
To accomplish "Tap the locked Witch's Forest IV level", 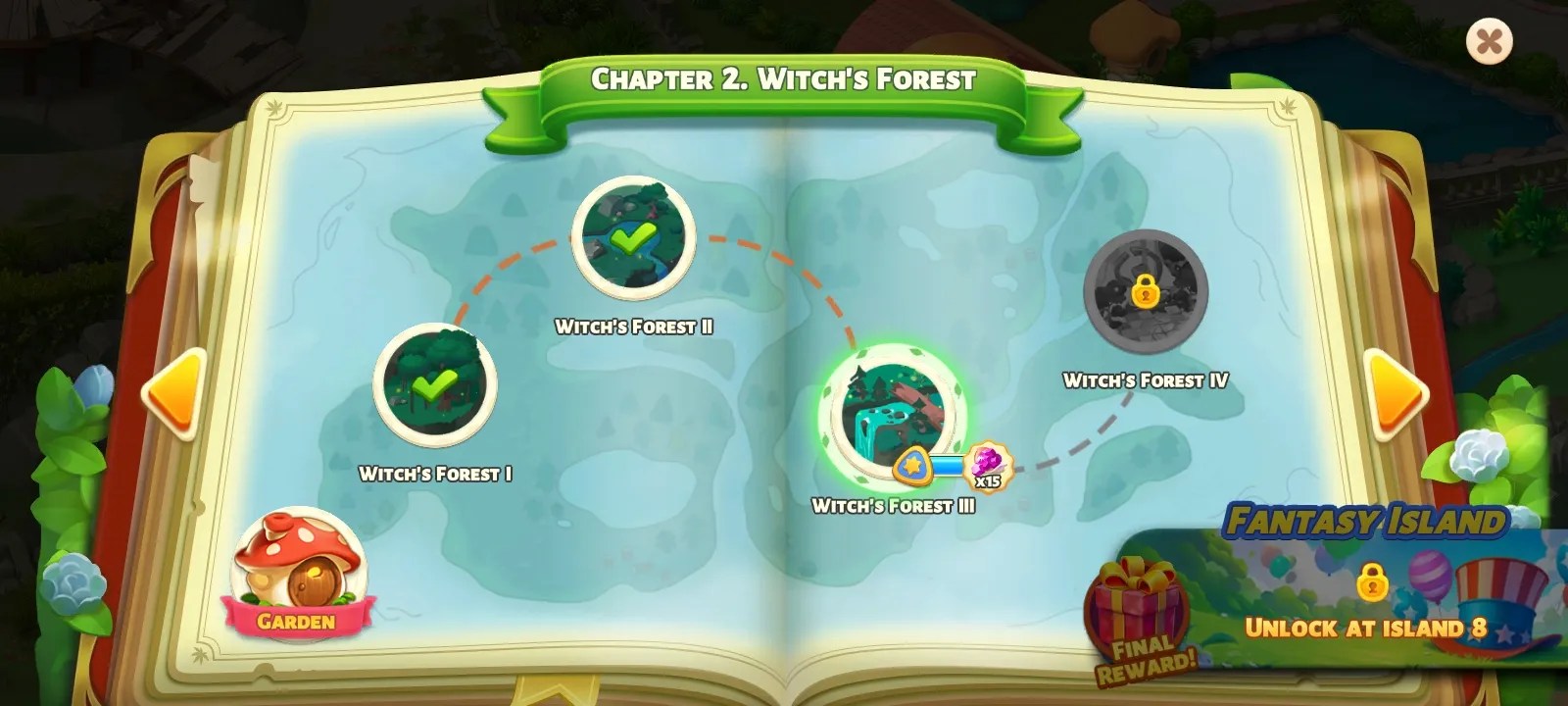I will (x=1145, y=290).
